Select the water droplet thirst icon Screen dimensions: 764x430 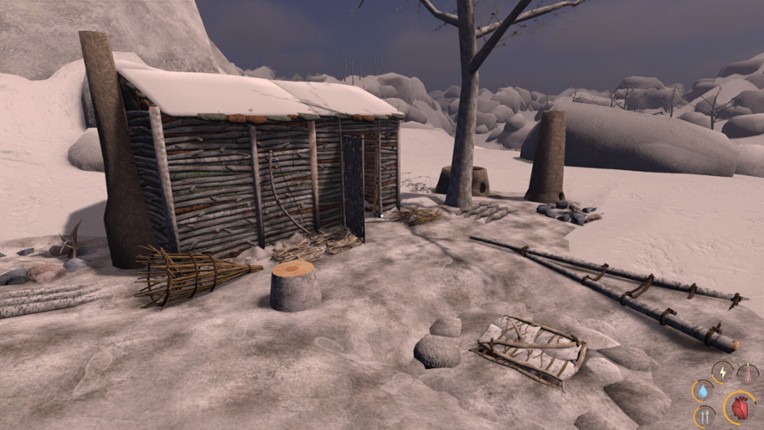(x=703, y=391)
